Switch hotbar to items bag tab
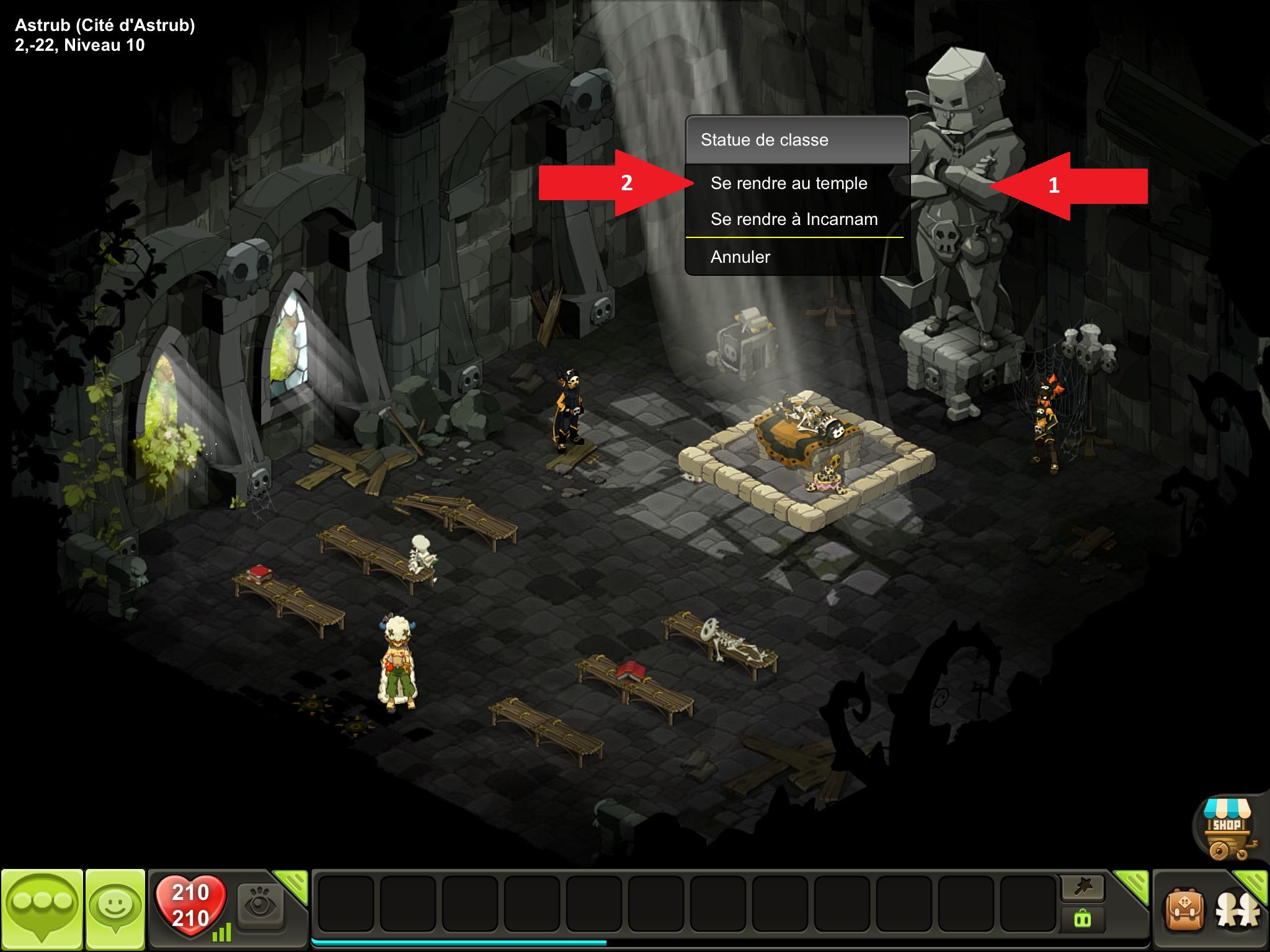 pos(1083,919)
